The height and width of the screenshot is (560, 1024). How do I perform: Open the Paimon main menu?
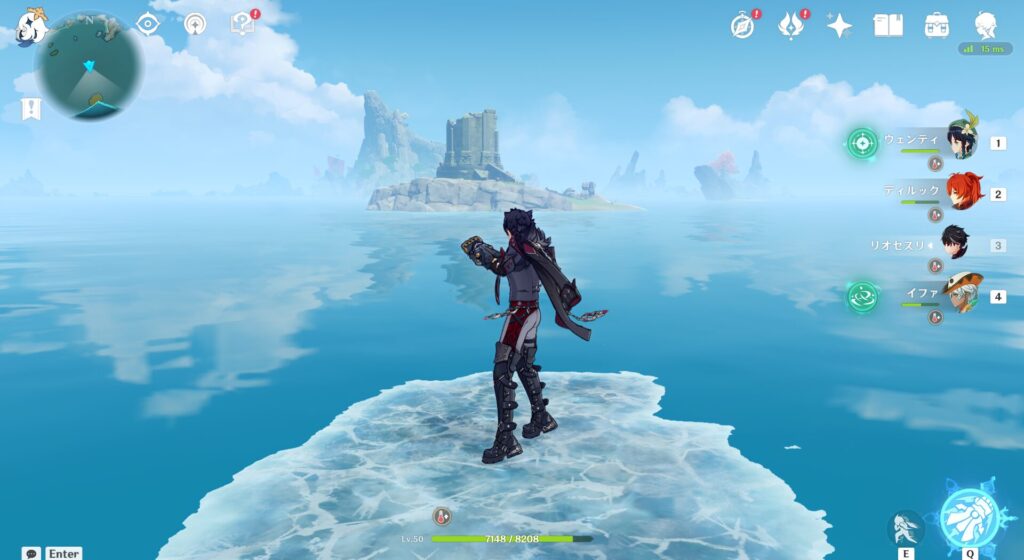pyautogui.click(x=33, y=24)
